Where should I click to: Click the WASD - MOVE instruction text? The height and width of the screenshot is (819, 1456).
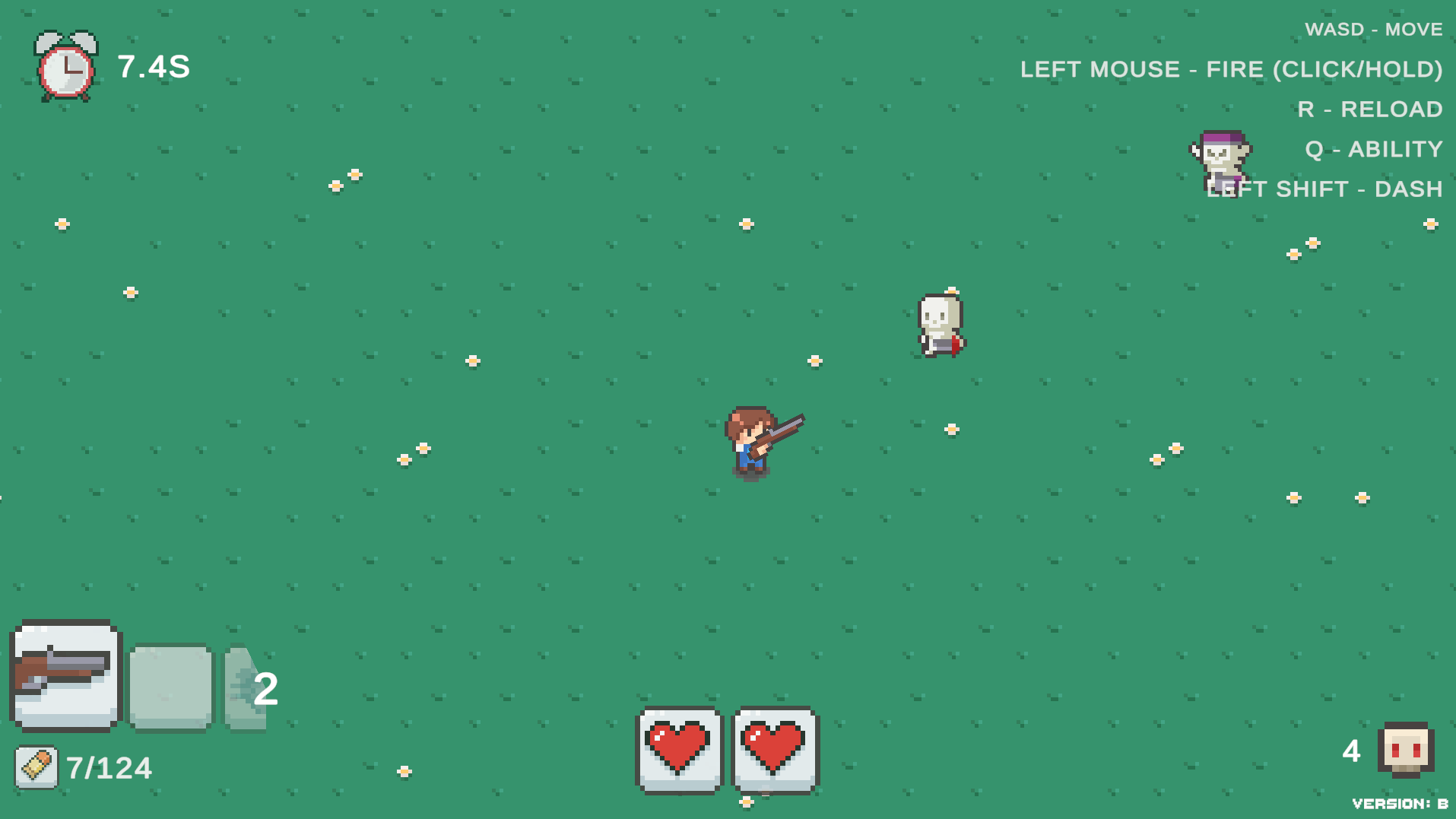(1373, 29)
